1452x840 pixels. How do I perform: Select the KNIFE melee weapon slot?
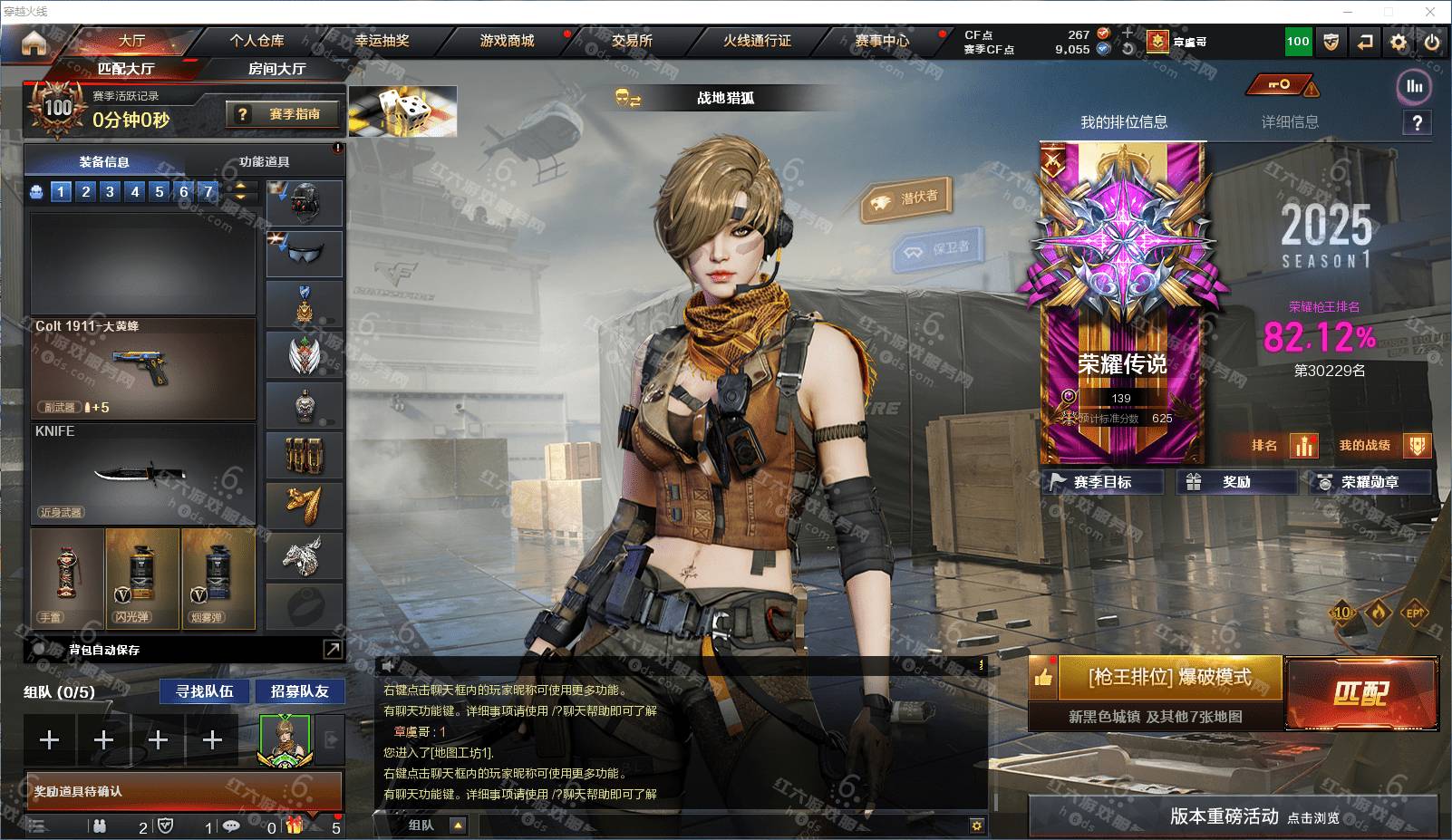(x=143, y=473)
